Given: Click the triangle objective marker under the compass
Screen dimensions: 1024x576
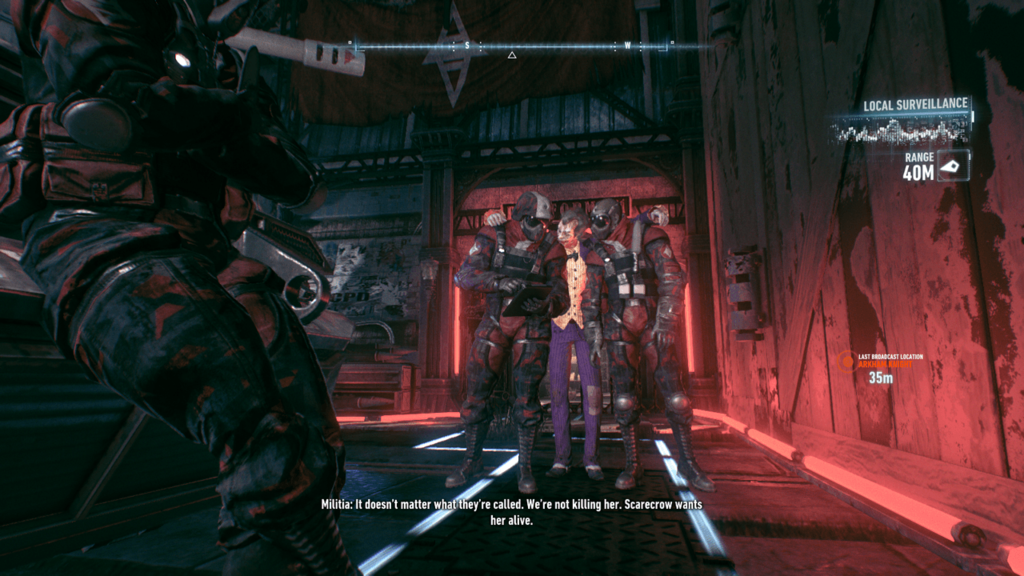Looking at the screenshot, I should (512, 55).
